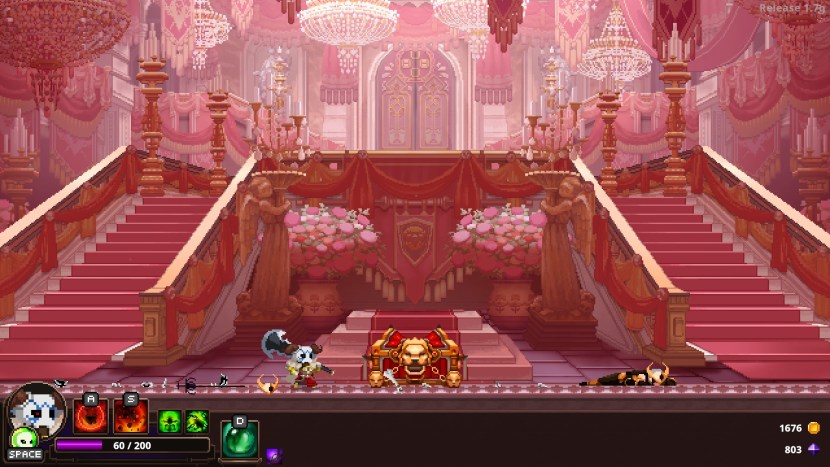The height and width of the screenshot is (467, 830).
Task: Use the meteor explosion skill
Action: [131, 415]
